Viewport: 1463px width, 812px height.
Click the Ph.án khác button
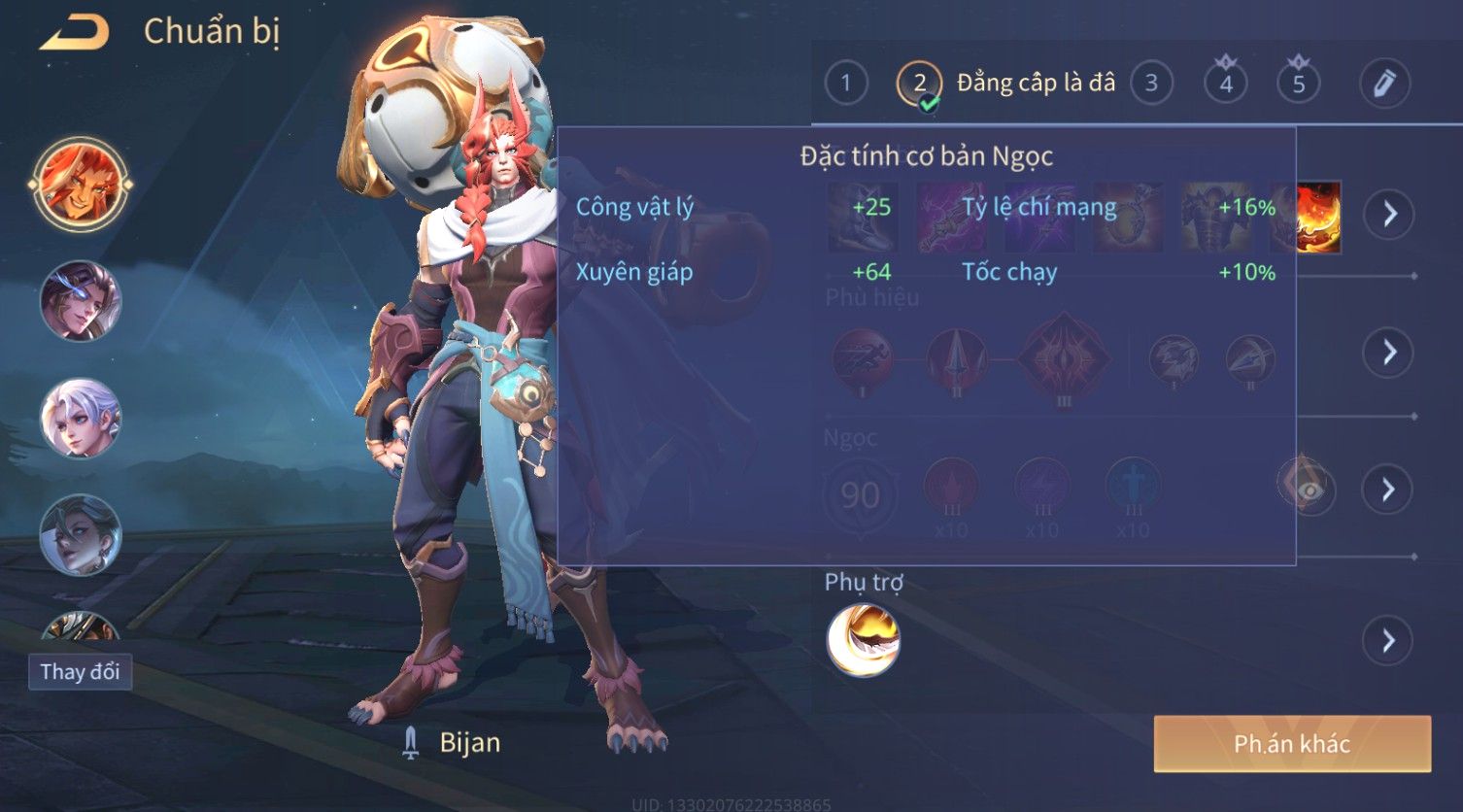coord(1292,744)
